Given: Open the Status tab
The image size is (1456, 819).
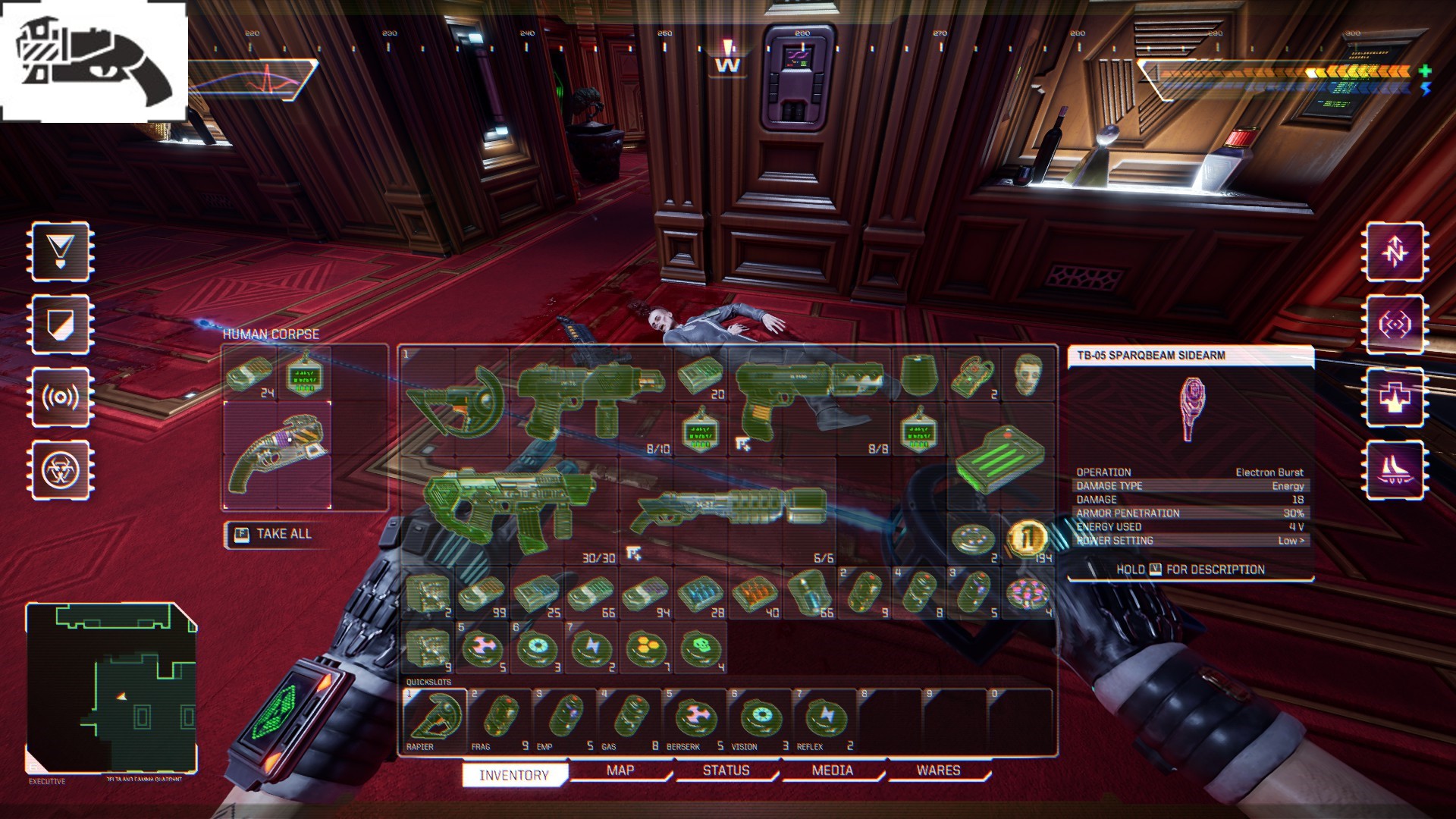Looking at the screenshot, I should tap(726, 770).
